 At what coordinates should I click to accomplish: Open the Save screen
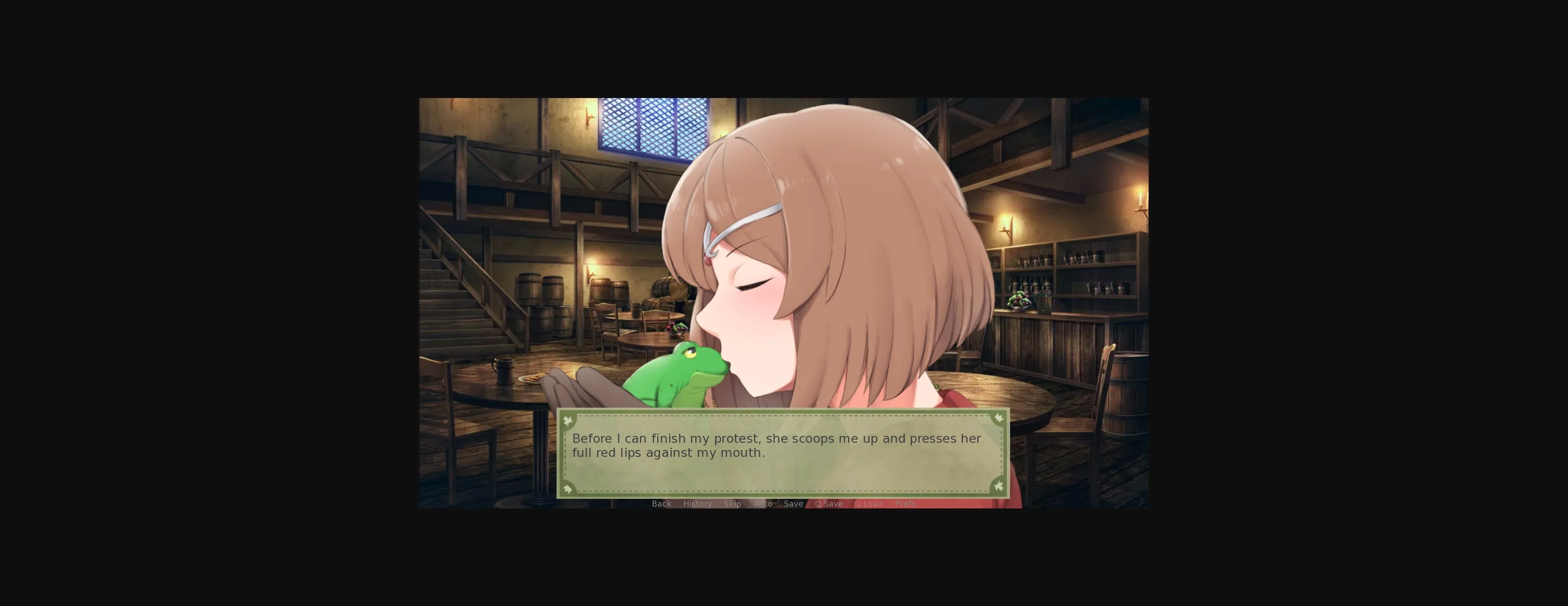point(793,504)
